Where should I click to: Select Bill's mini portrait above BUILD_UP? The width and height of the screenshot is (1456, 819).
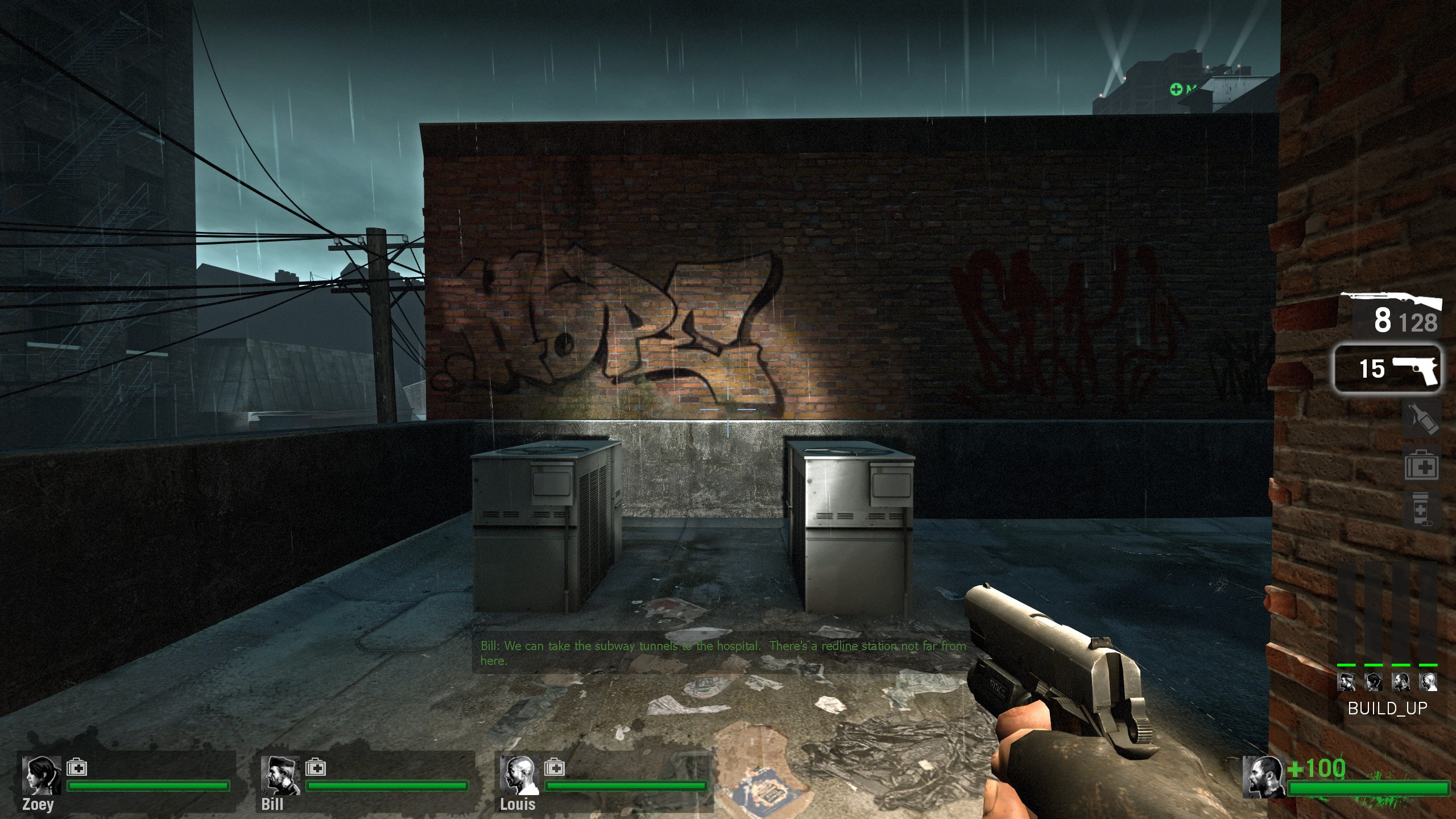(1346, 681)
